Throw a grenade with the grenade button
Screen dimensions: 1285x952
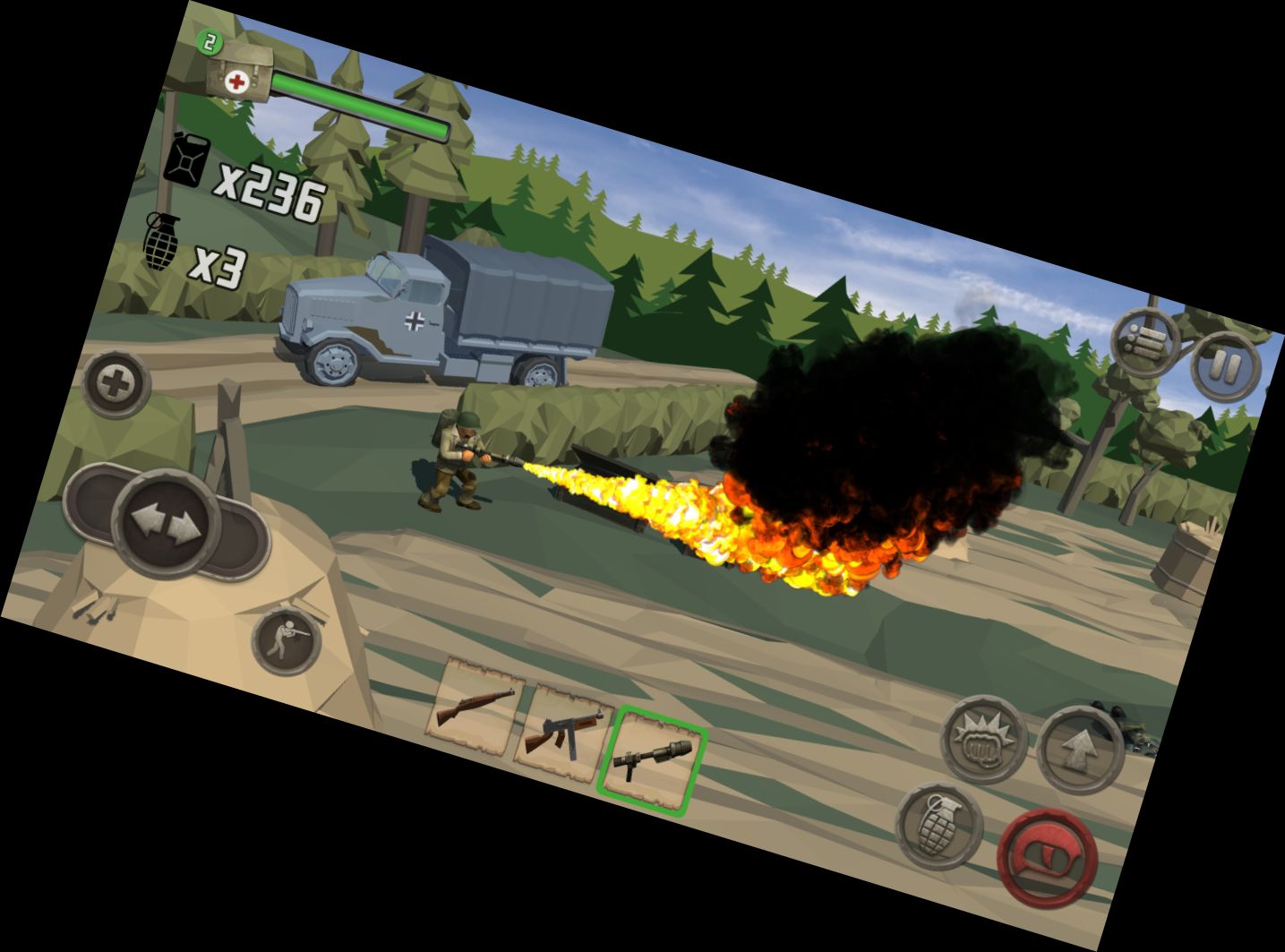pyautogui.click(x=938, y=825)
